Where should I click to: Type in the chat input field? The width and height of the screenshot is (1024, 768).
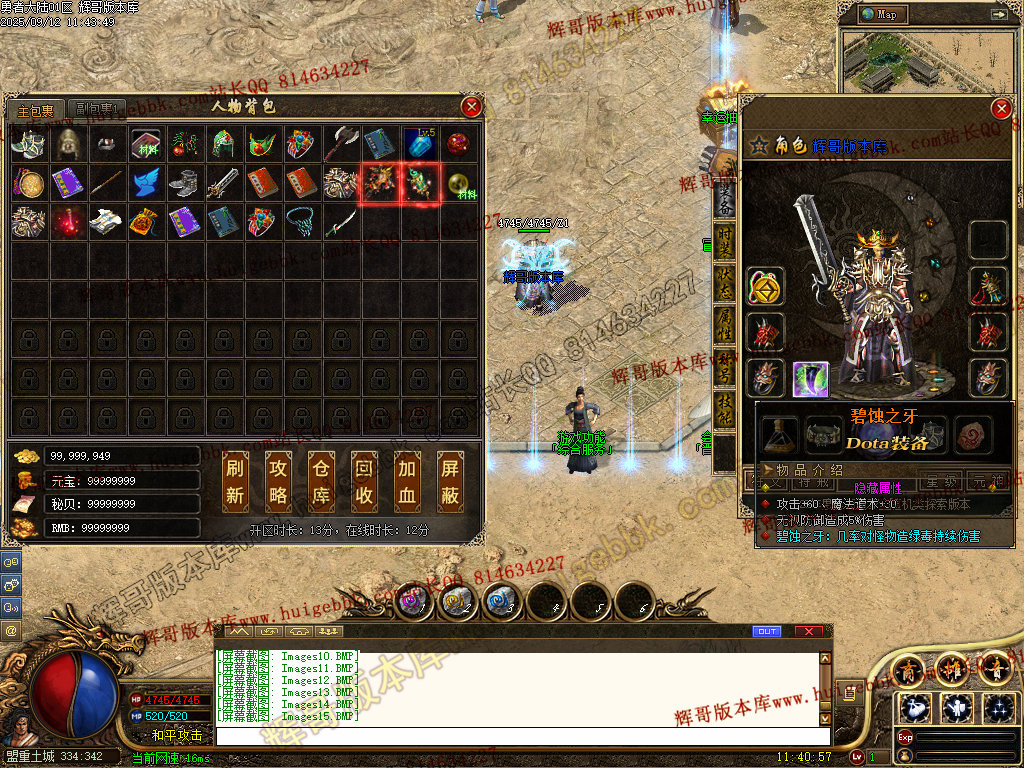pos(520,736)
